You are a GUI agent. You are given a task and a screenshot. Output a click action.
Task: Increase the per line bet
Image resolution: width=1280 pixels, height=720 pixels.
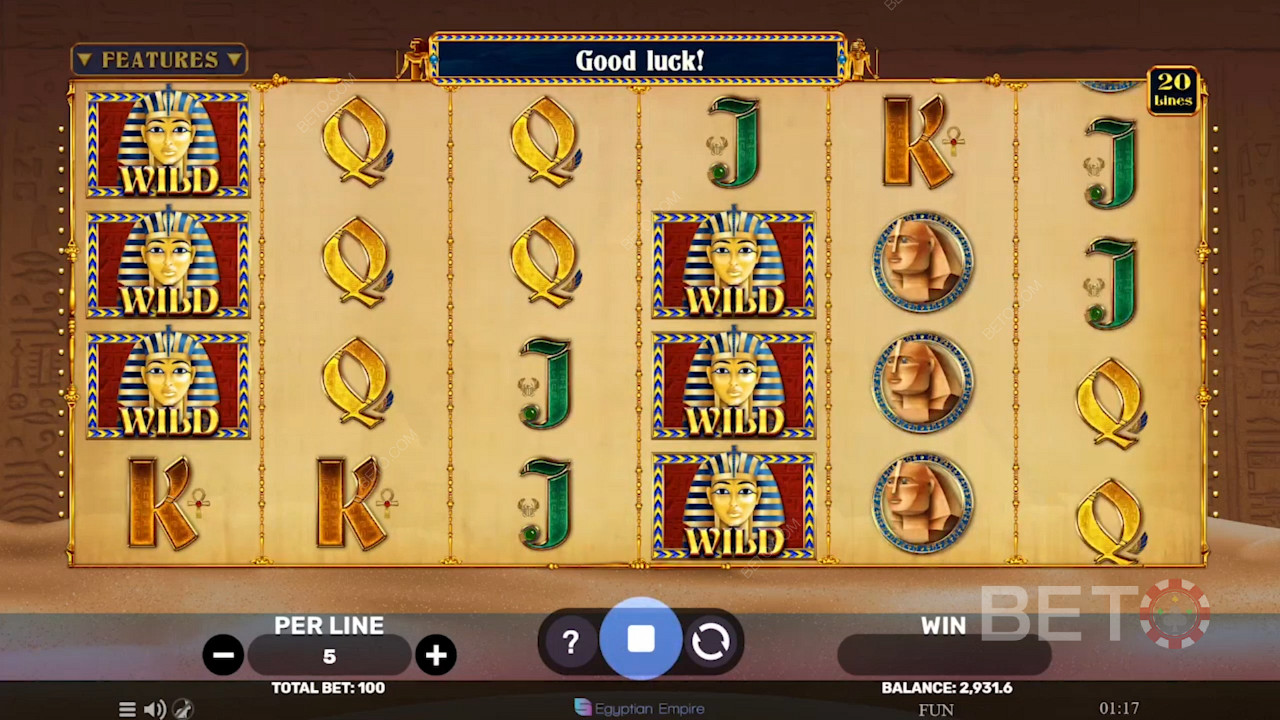tap(436, 655)
